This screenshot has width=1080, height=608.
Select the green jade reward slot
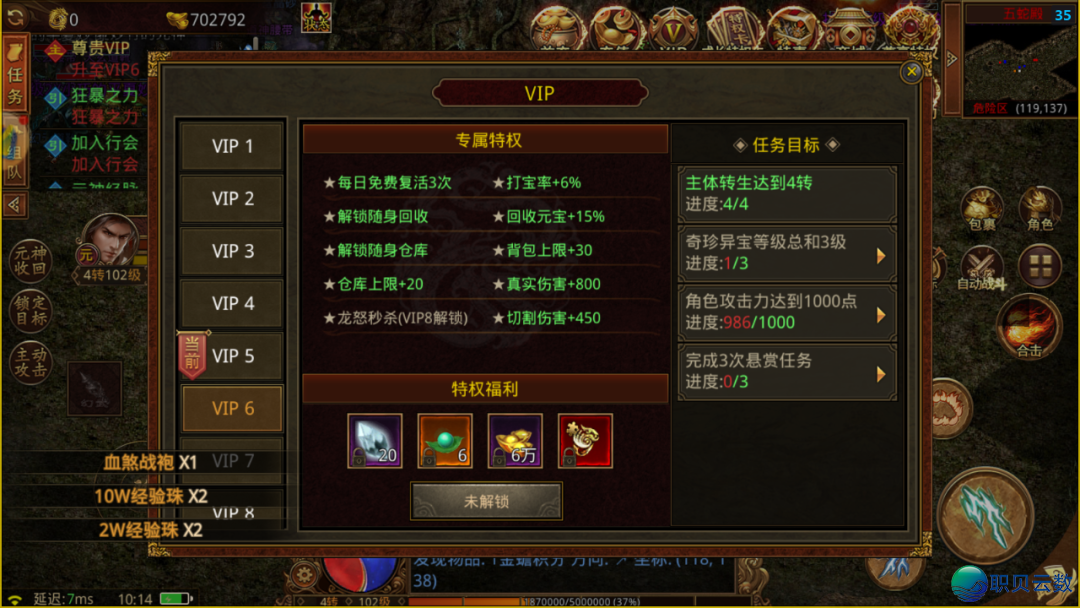point(445,441)
